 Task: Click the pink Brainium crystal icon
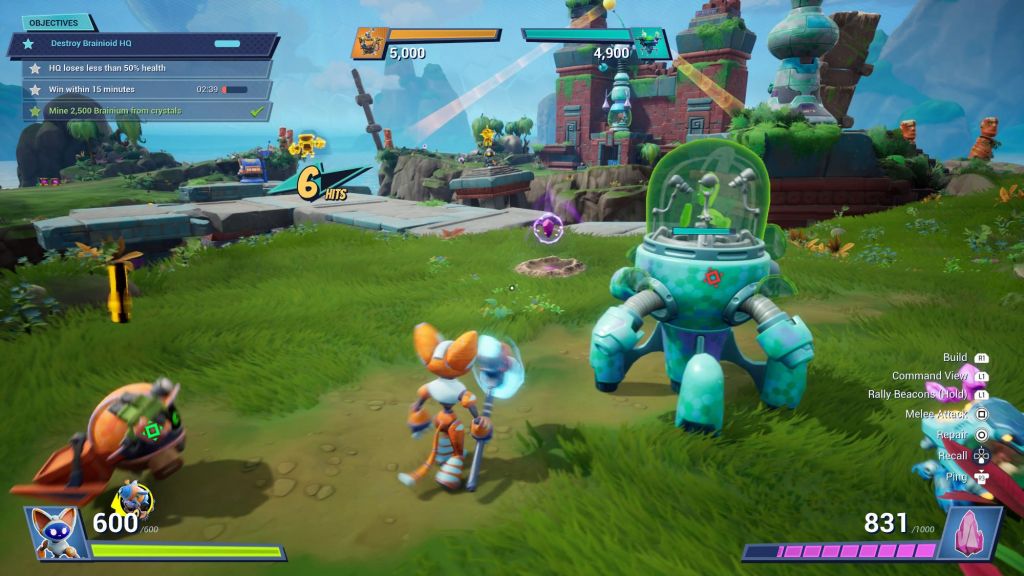pyautogui.click(x=968, y=532)
